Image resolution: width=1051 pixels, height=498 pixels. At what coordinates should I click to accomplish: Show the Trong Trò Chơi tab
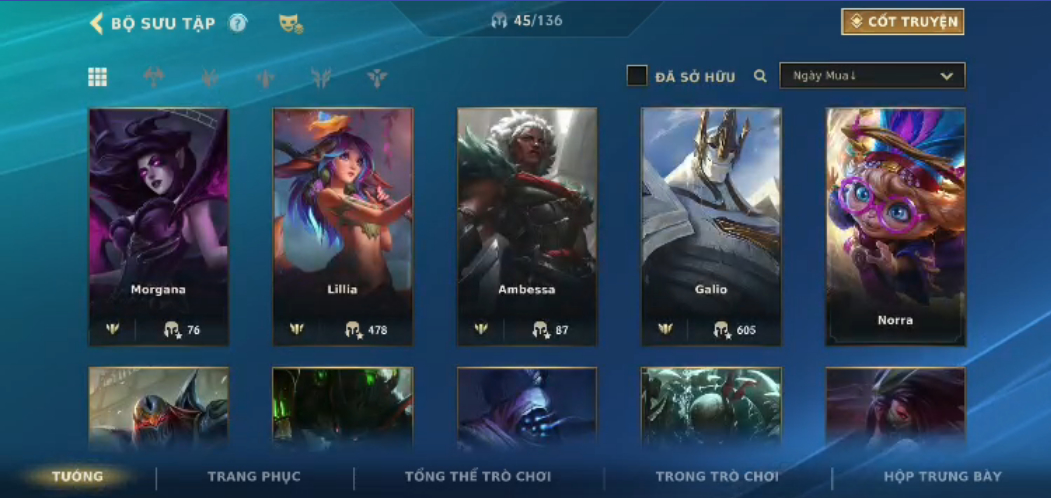tap(717, 476)
